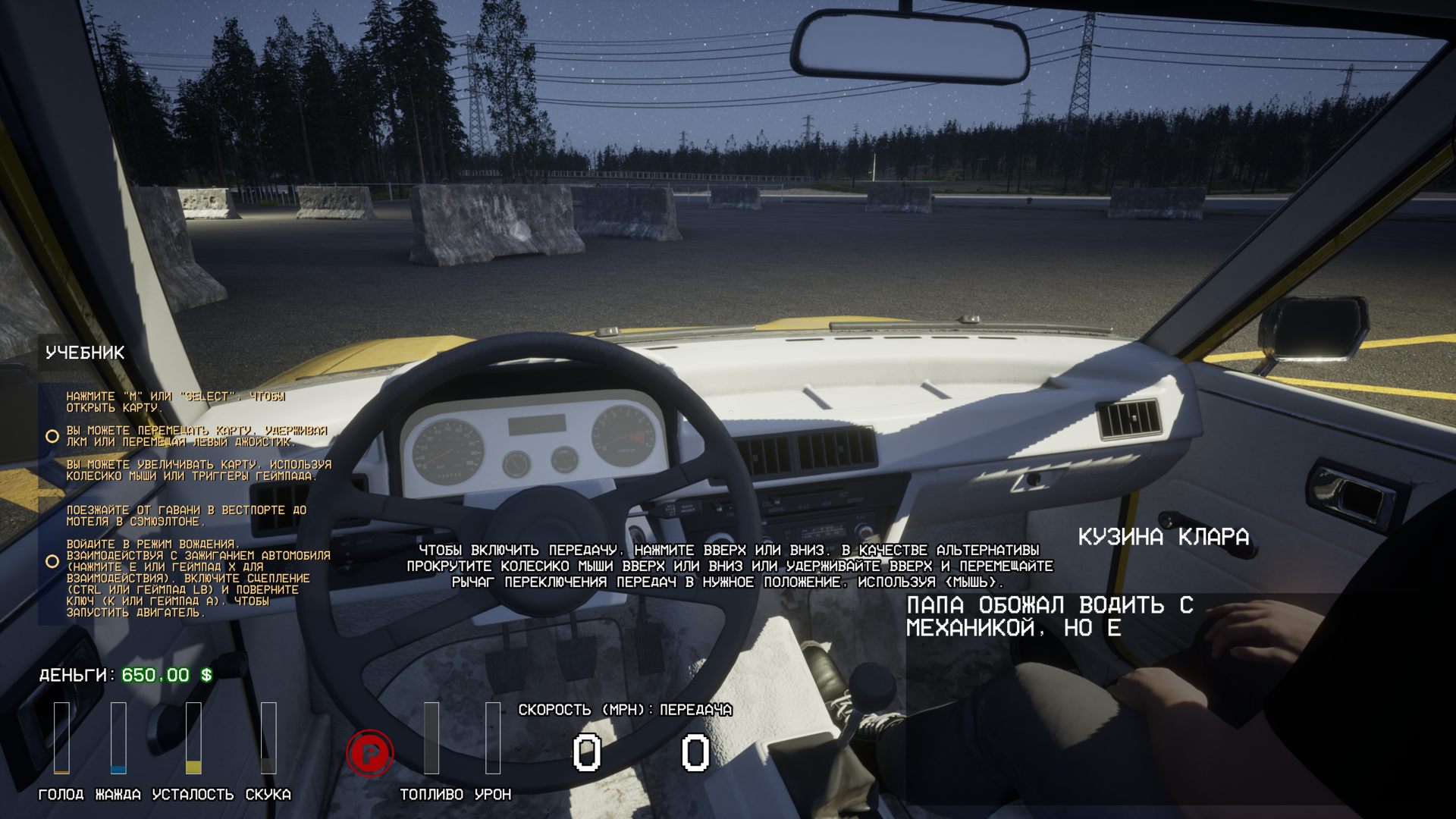This screenshot has width=1456, height=819.
Task: Open the tutorial objective about starting the engine
Action: (x=197, y=578)
